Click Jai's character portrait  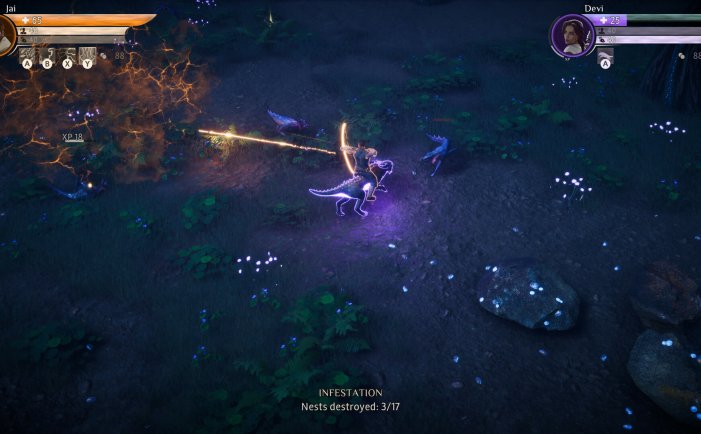click(6, 36)
